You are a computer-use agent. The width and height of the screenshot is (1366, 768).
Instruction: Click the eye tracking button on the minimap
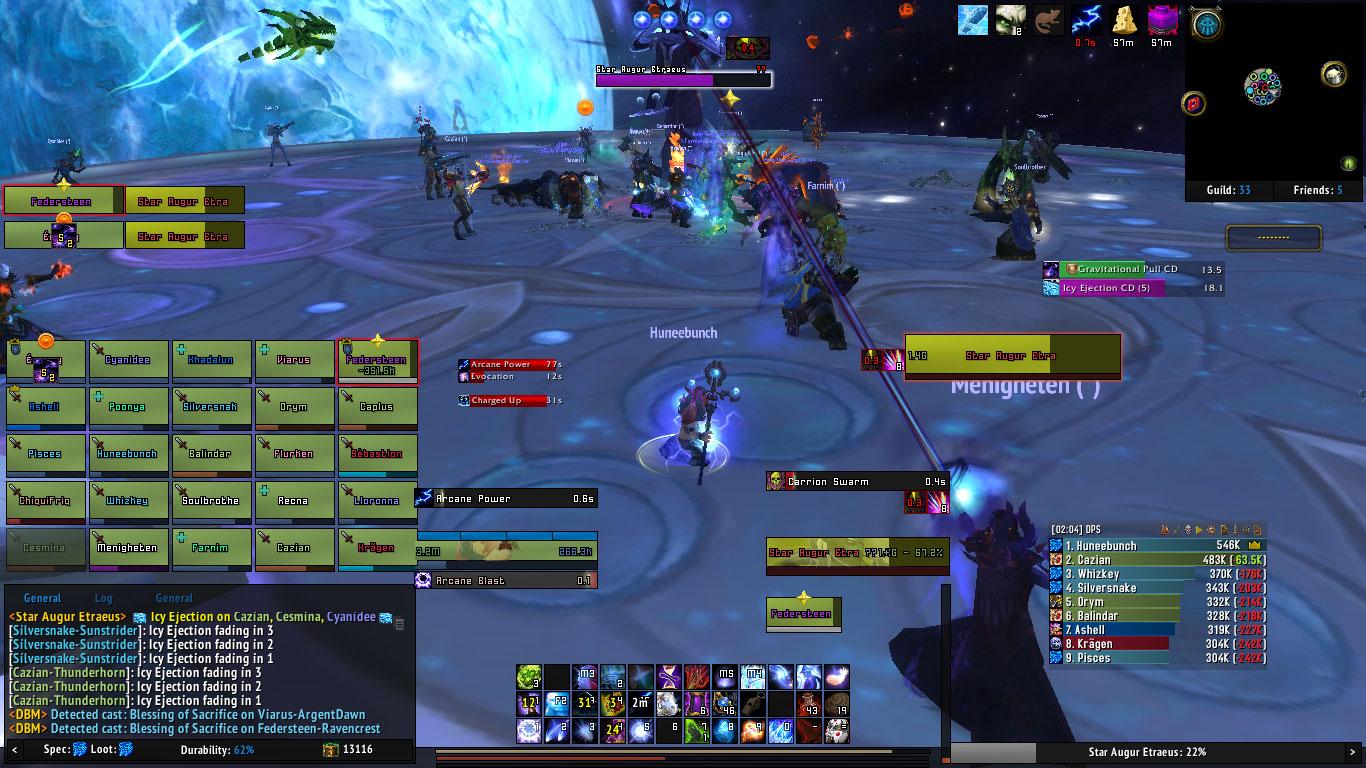[1206, 25]
